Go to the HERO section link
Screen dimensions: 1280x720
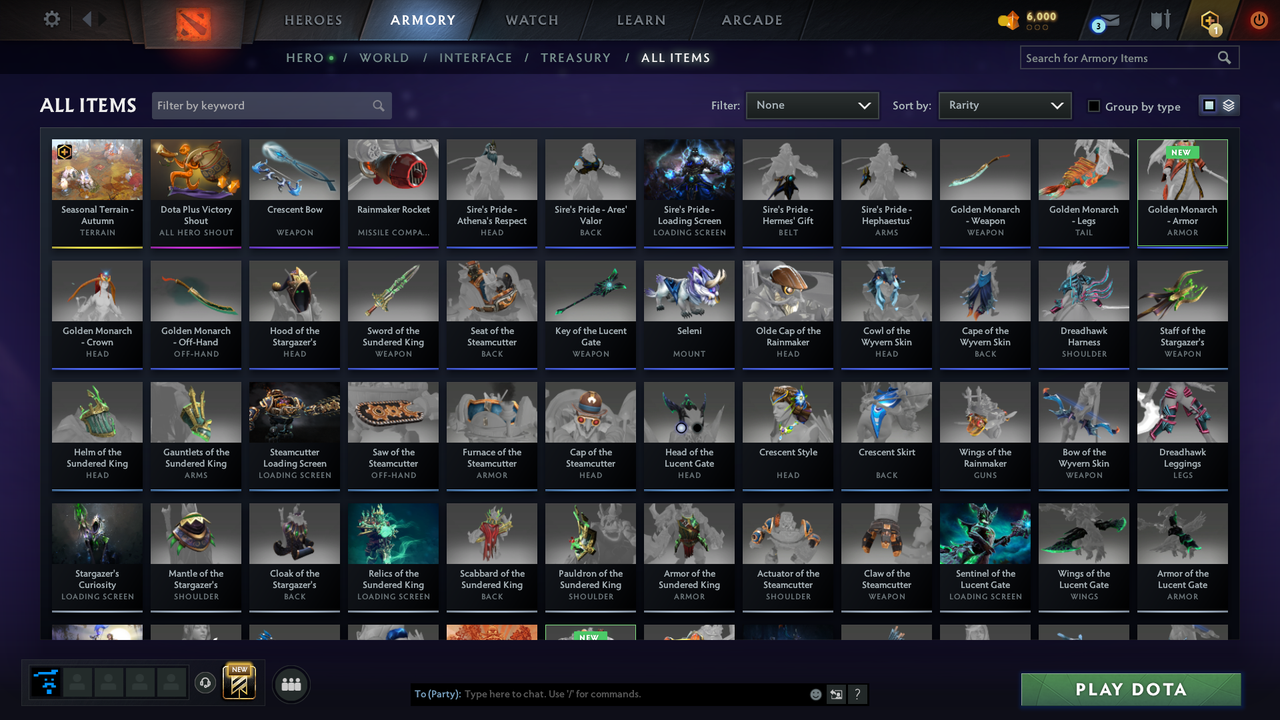click(305, 57)
